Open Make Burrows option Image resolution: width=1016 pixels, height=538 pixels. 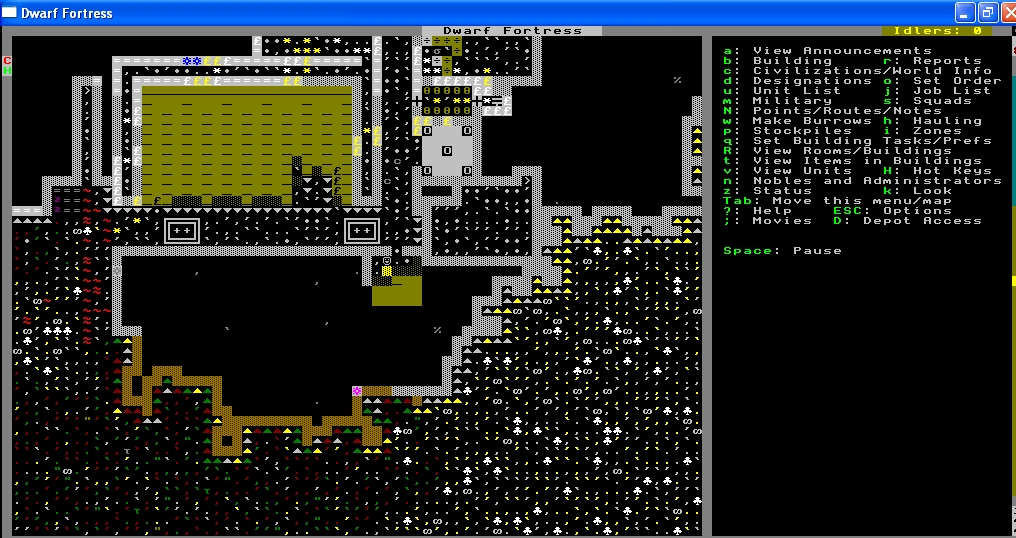(x=812, y=121)
